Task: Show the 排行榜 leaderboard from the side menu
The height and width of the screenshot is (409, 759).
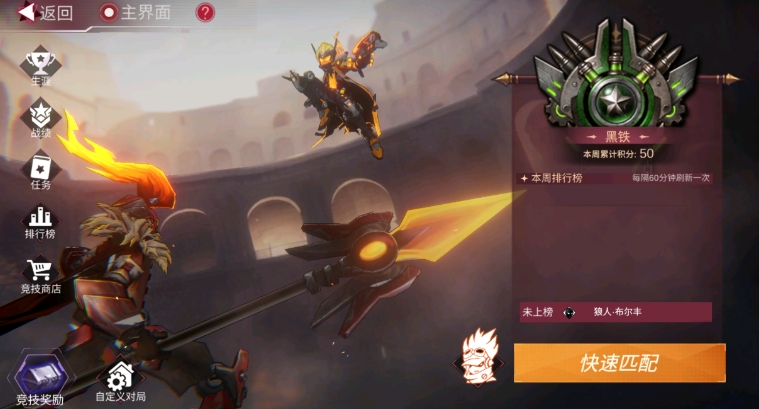Action: click(x=40, y=222)
